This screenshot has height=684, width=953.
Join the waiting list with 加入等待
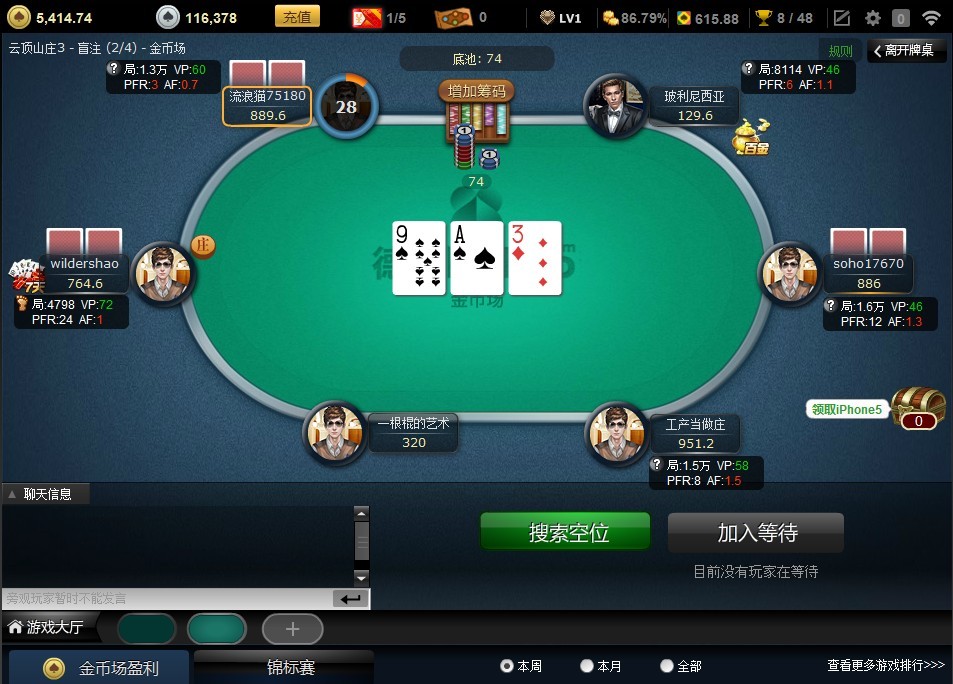click(756, 533)
